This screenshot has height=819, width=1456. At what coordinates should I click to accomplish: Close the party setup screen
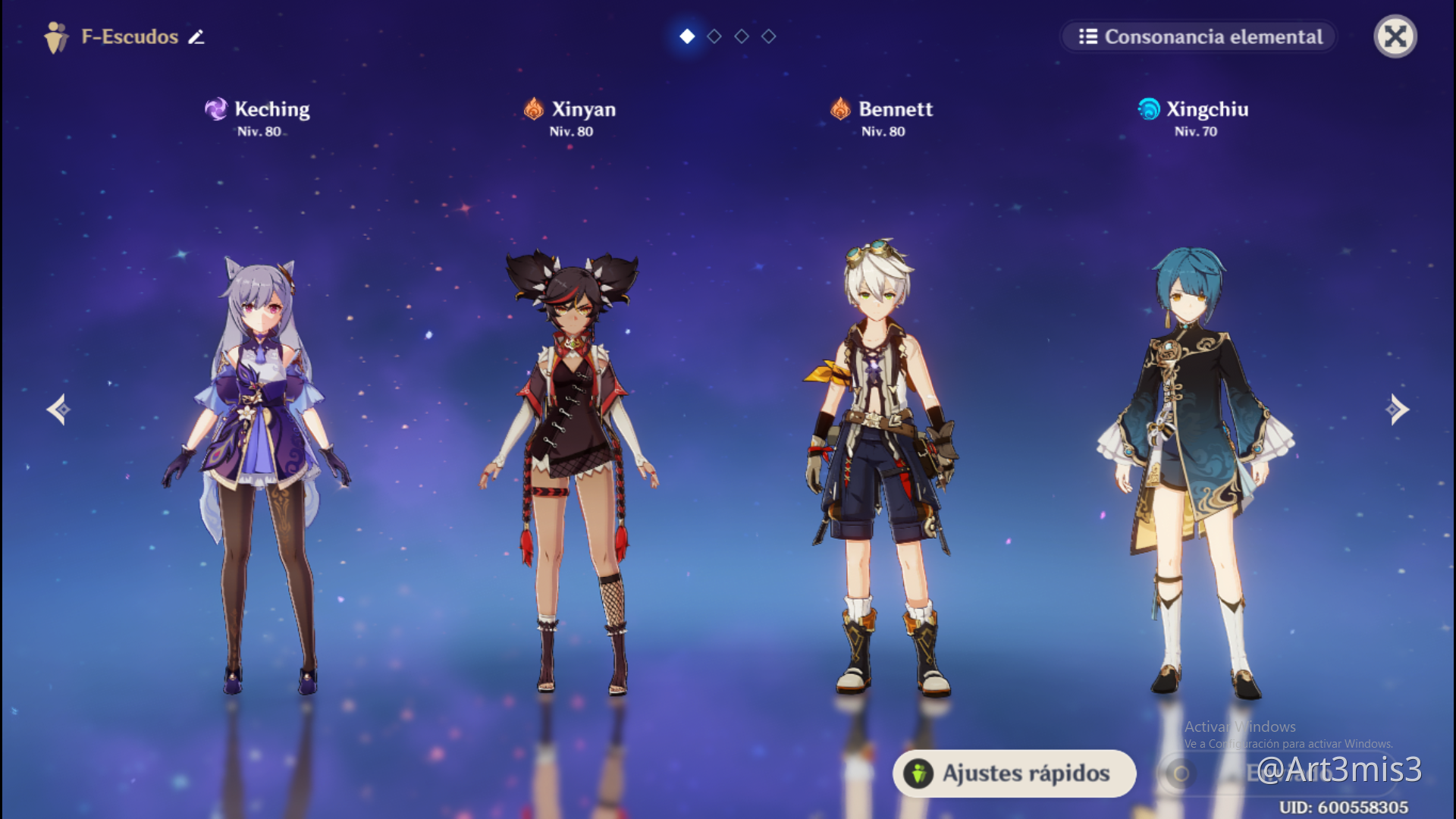click(x=1395, y=36)
